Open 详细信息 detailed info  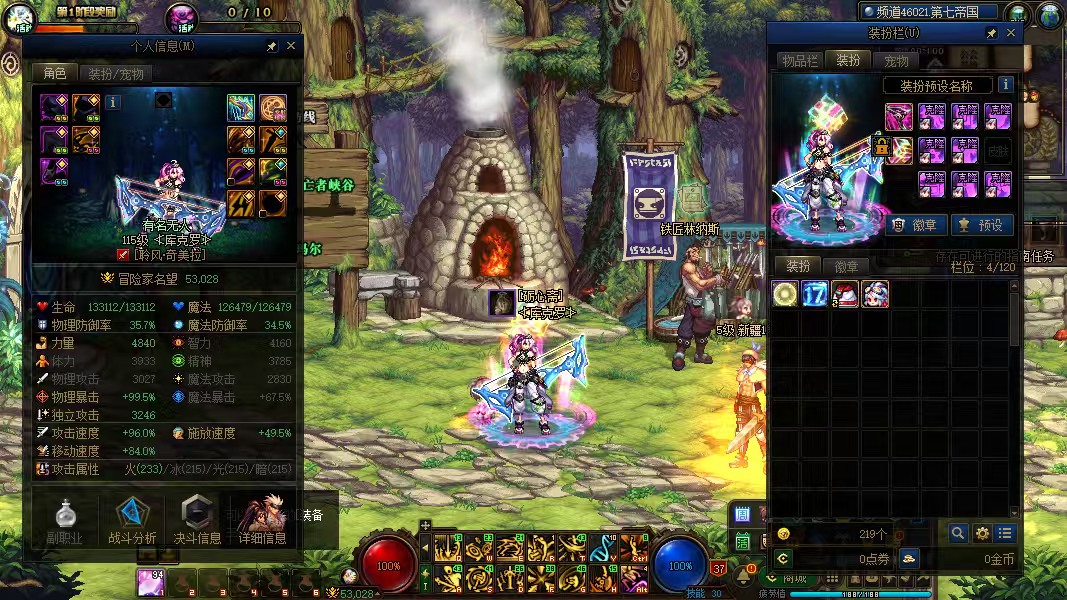pos(263,520)
